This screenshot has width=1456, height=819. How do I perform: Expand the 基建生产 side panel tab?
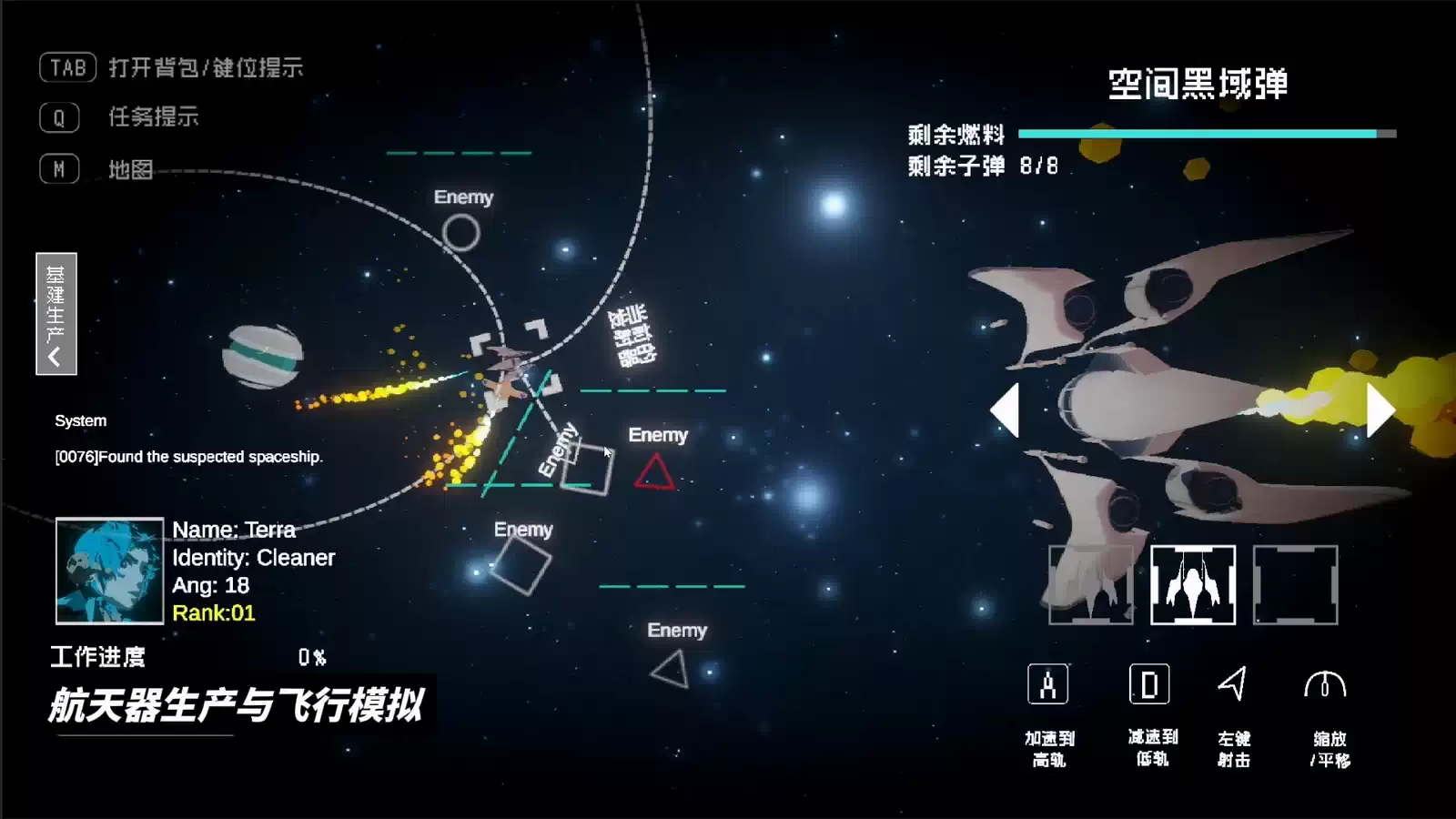click(56, 314)
